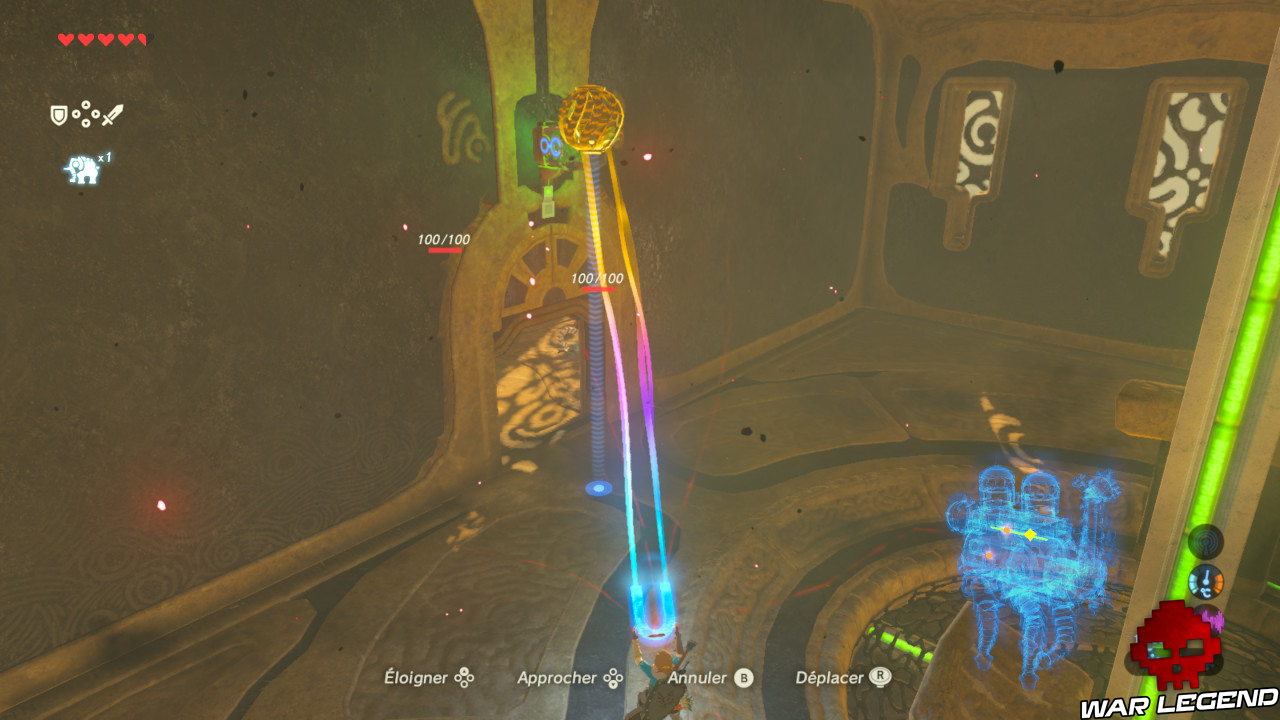Viewport: 1280px width, 720px height.
Task: Click the Sheikah sensor icon
Action: point(1205,542)
